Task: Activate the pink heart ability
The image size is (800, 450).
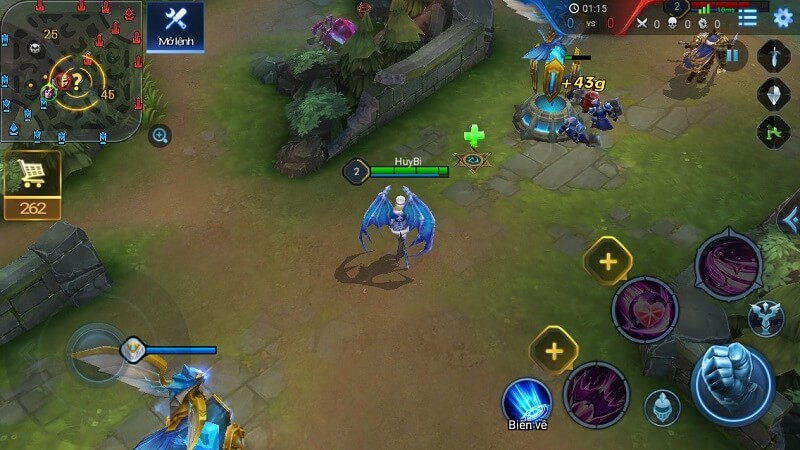Action: [x=645, y=310]
